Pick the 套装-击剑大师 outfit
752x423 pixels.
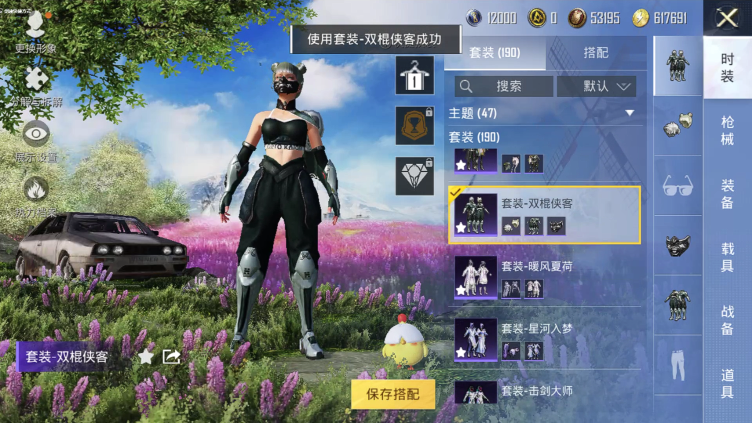tap(545, 390)
